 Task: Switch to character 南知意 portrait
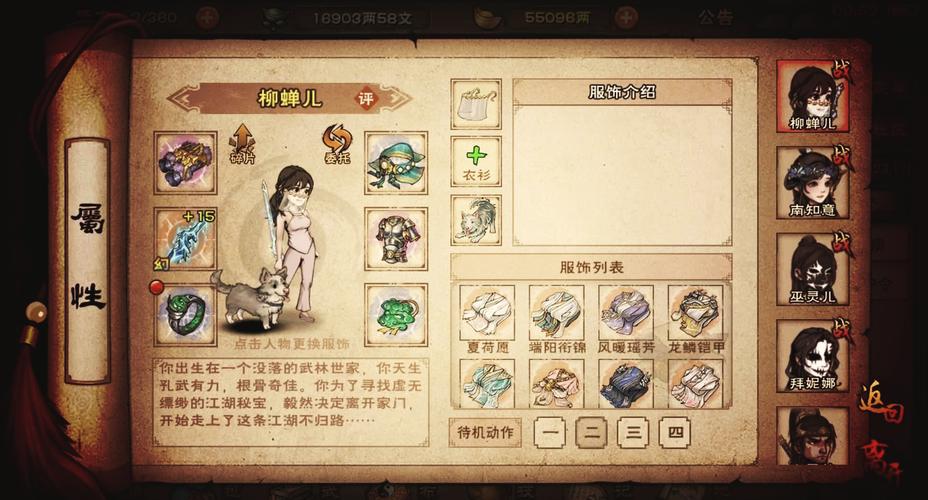click(812, 183)
